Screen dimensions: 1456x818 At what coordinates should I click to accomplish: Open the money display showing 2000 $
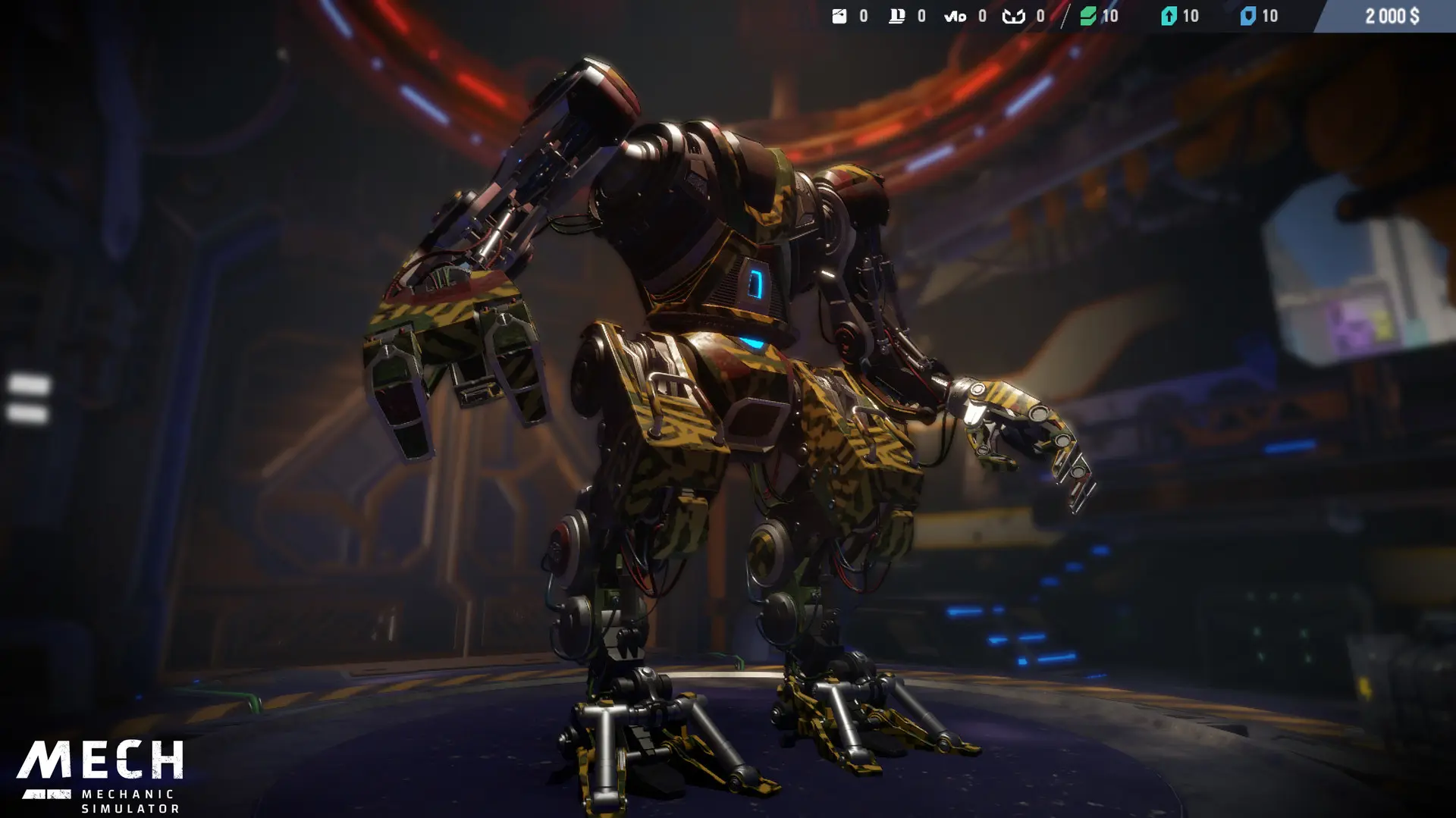tap(1393, 16)
